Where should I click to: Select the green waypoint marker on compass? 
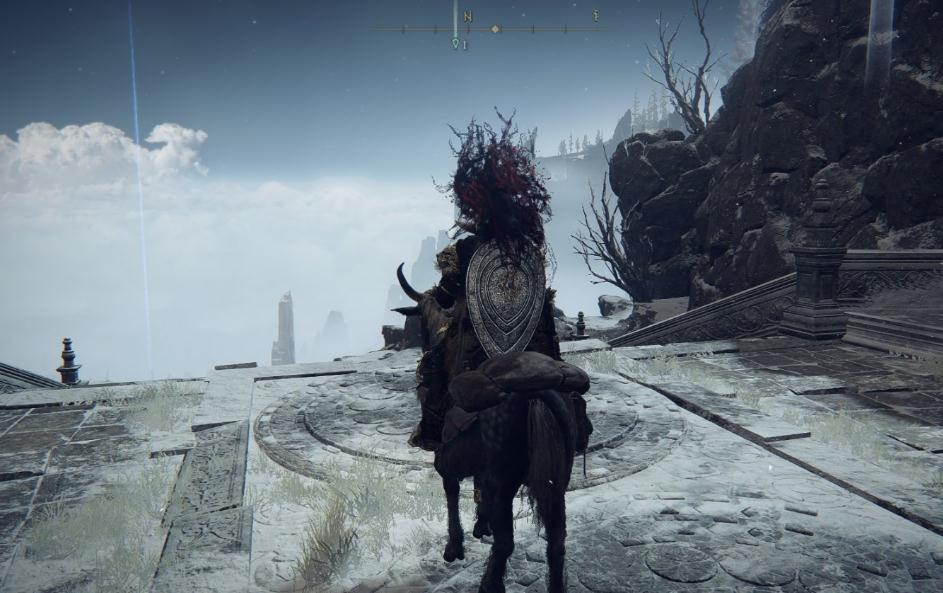[456, 43]
